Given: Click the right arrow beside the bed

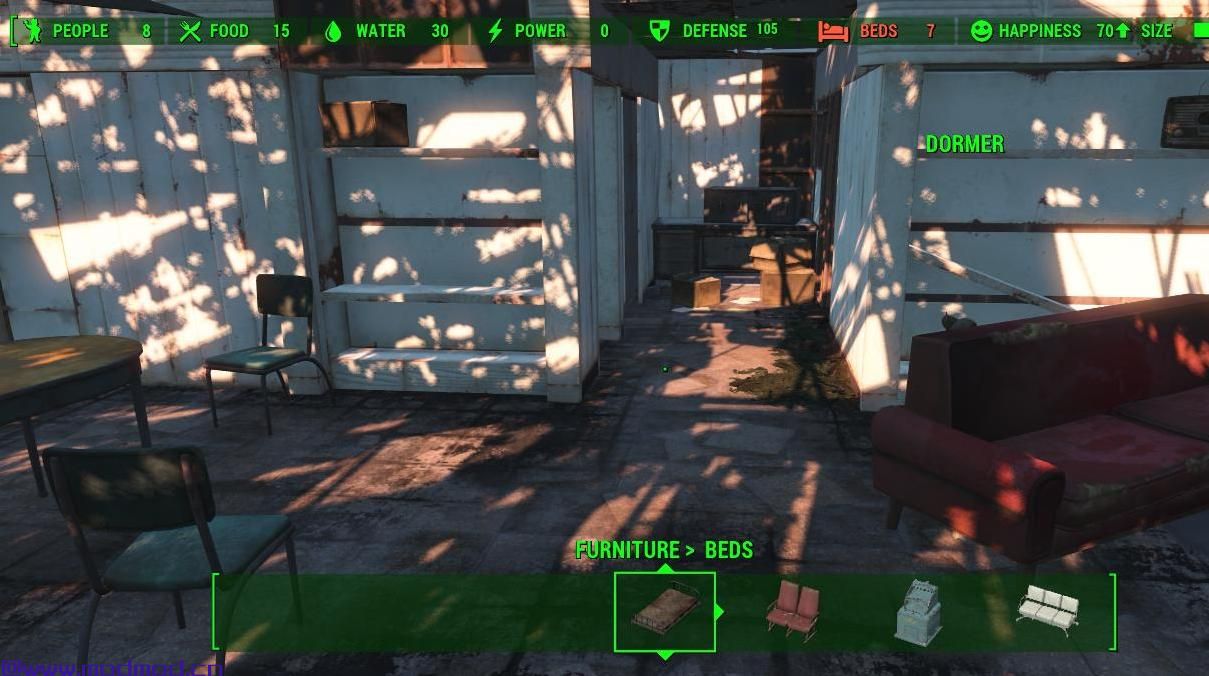Looking at the screenshot, I should click(x=718, y=611).
